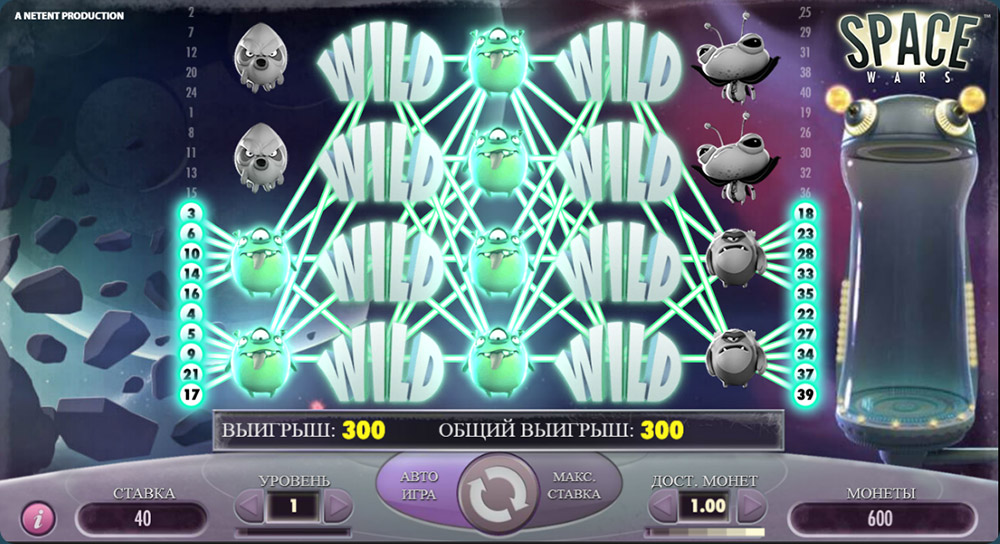Highlight payline number 3 on the left
Viewport: 1000px width, 544px height.
(x=190, y=213)
